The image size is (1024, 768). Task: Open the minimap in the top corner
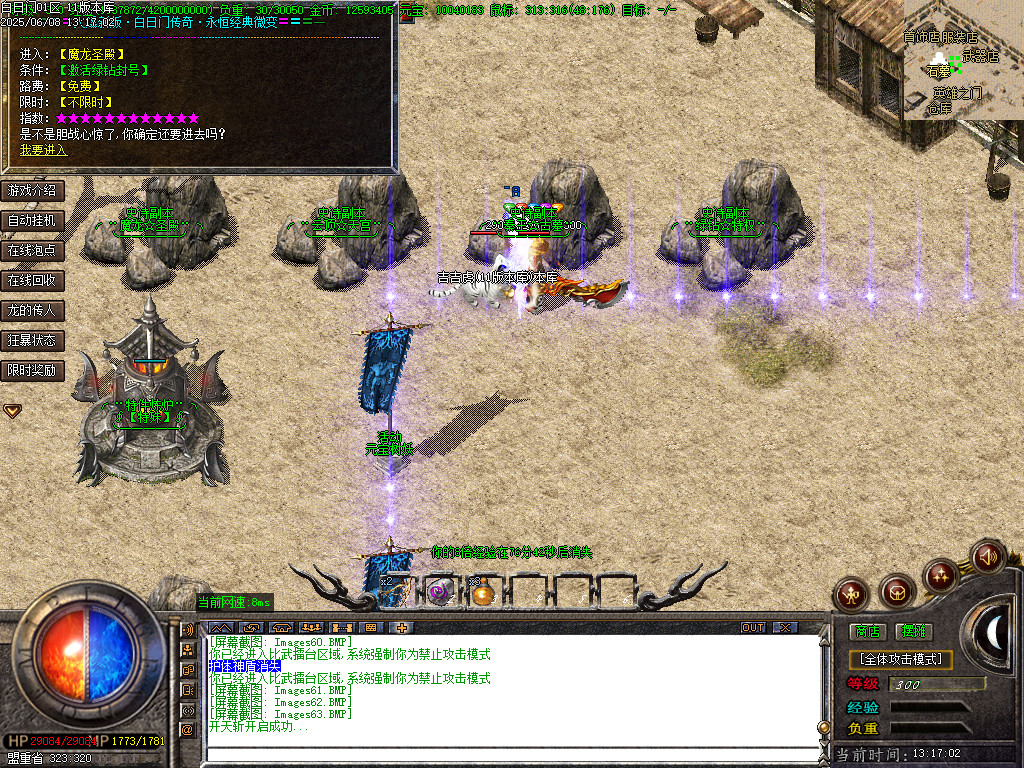963,60
